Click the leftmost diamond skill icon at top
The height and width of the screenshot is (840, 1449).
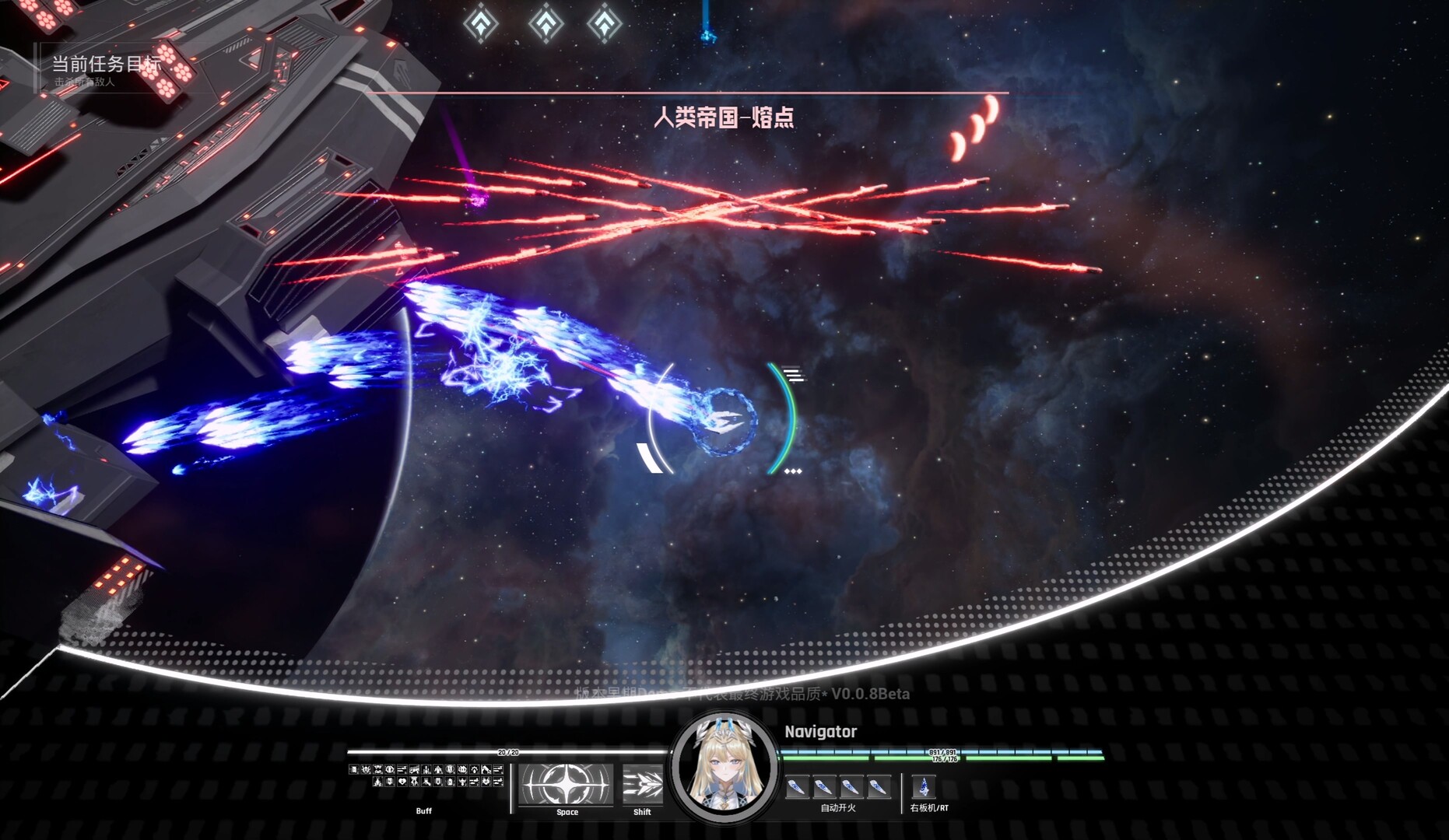[482, 22]
